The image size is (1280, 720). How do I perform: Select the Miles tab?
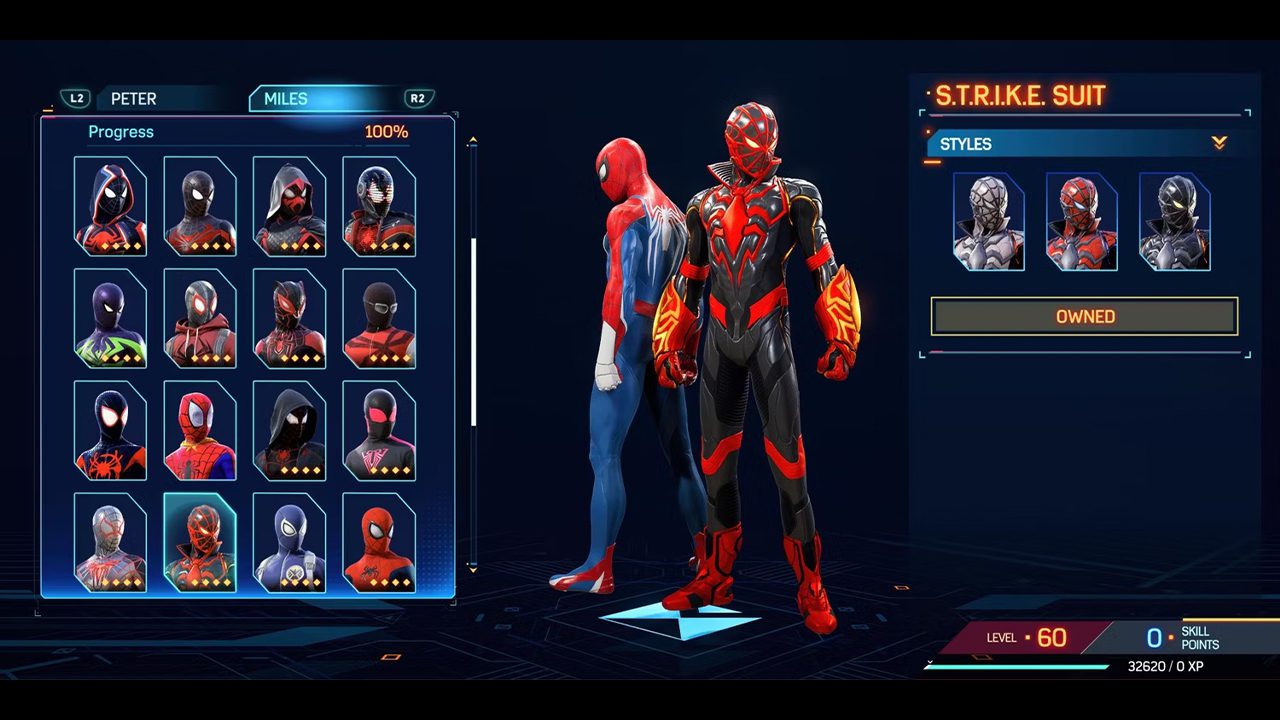click(286, 99)
